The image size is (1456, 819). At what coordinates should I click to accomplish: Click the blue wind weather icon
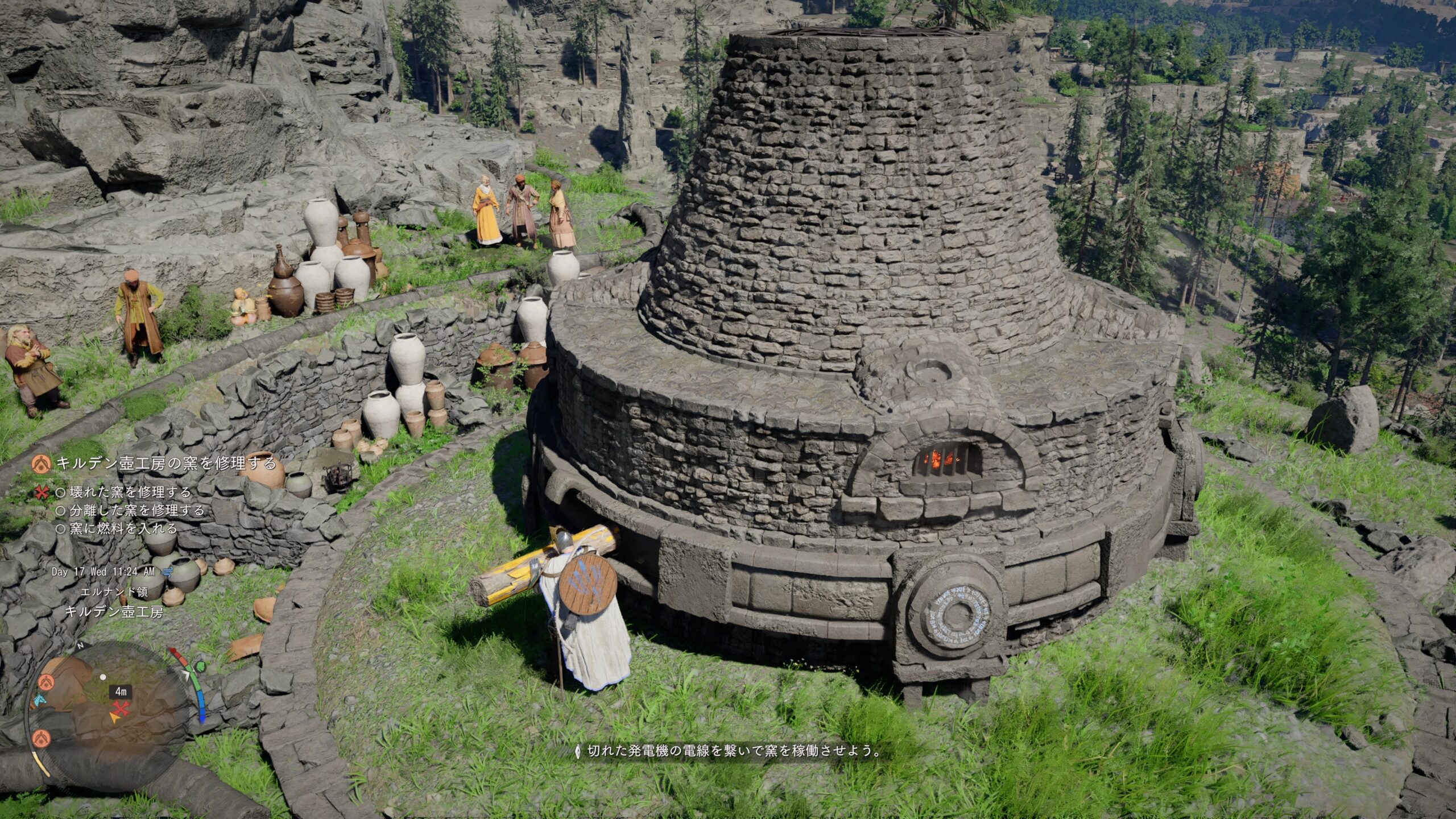(167, 572)
